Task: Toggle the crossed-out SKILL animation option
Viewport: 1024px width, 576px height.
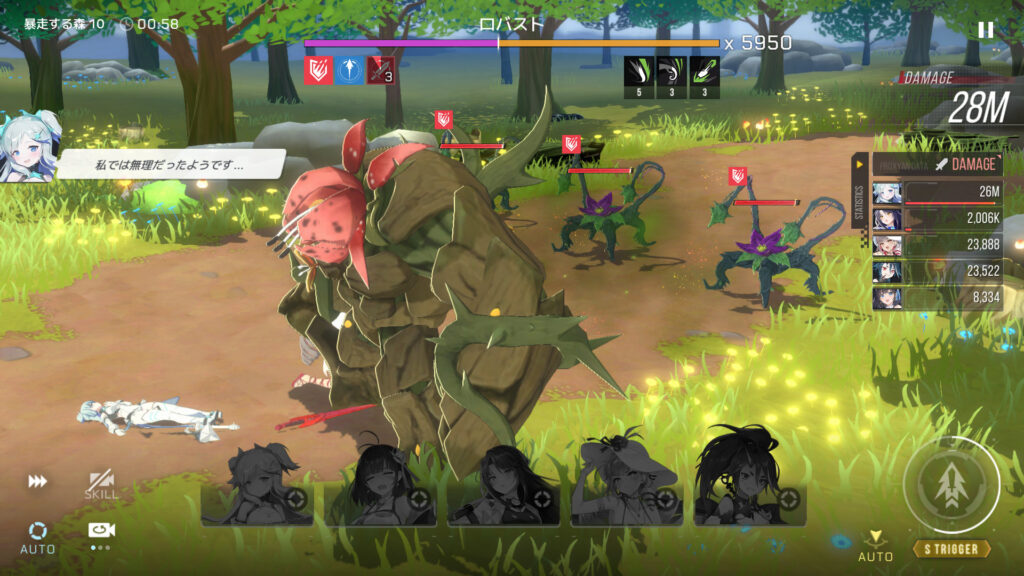Action: (100, 485)
